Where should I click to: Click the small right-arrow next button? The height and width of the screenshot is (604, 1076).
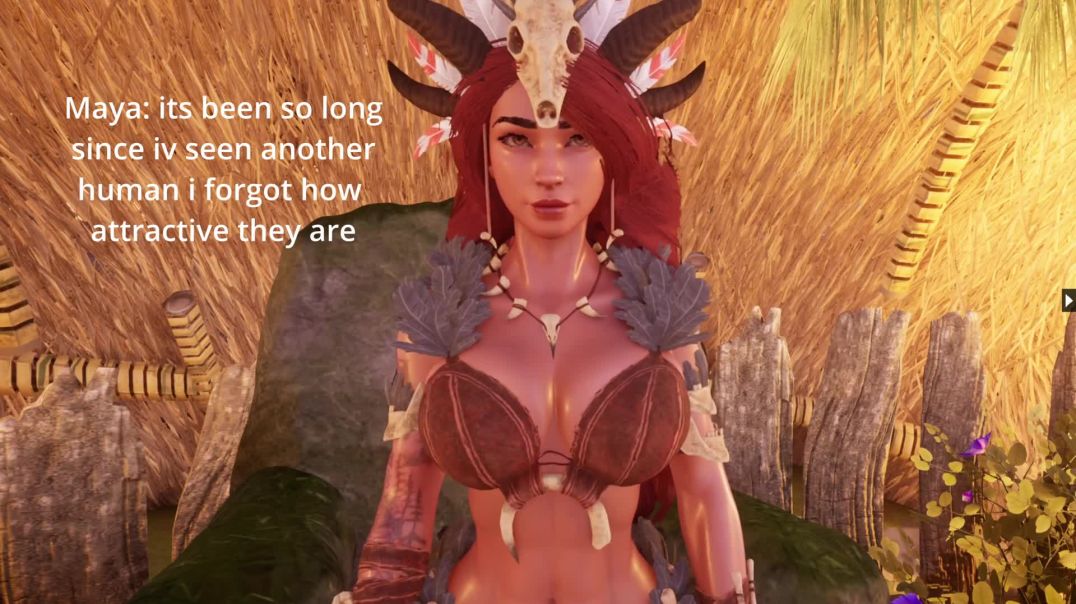click(x=1069, y=300)
